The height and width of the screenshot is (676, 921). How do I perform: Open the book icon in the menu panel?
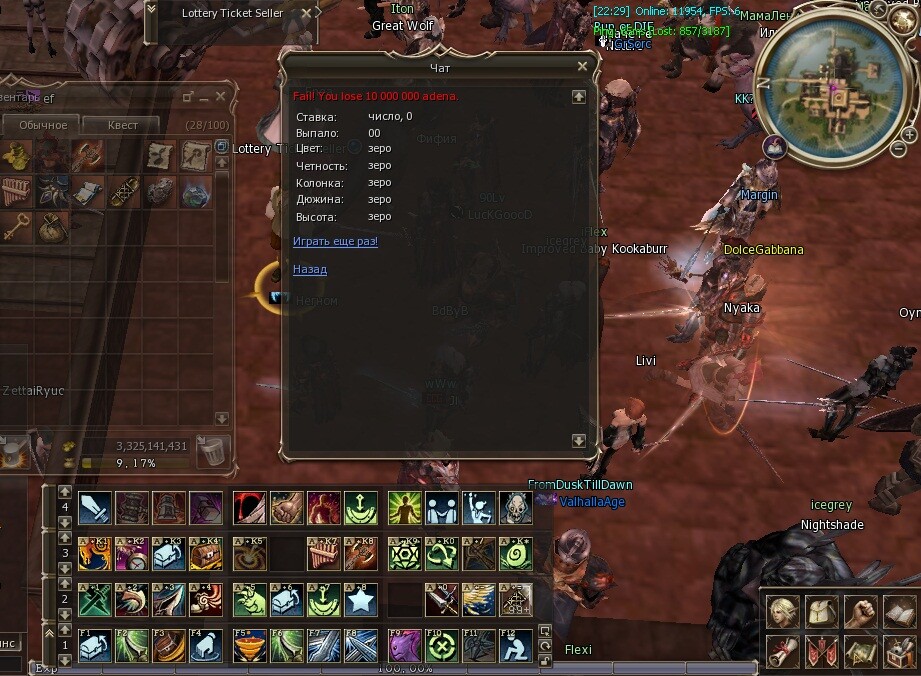(x=898, y=611)
